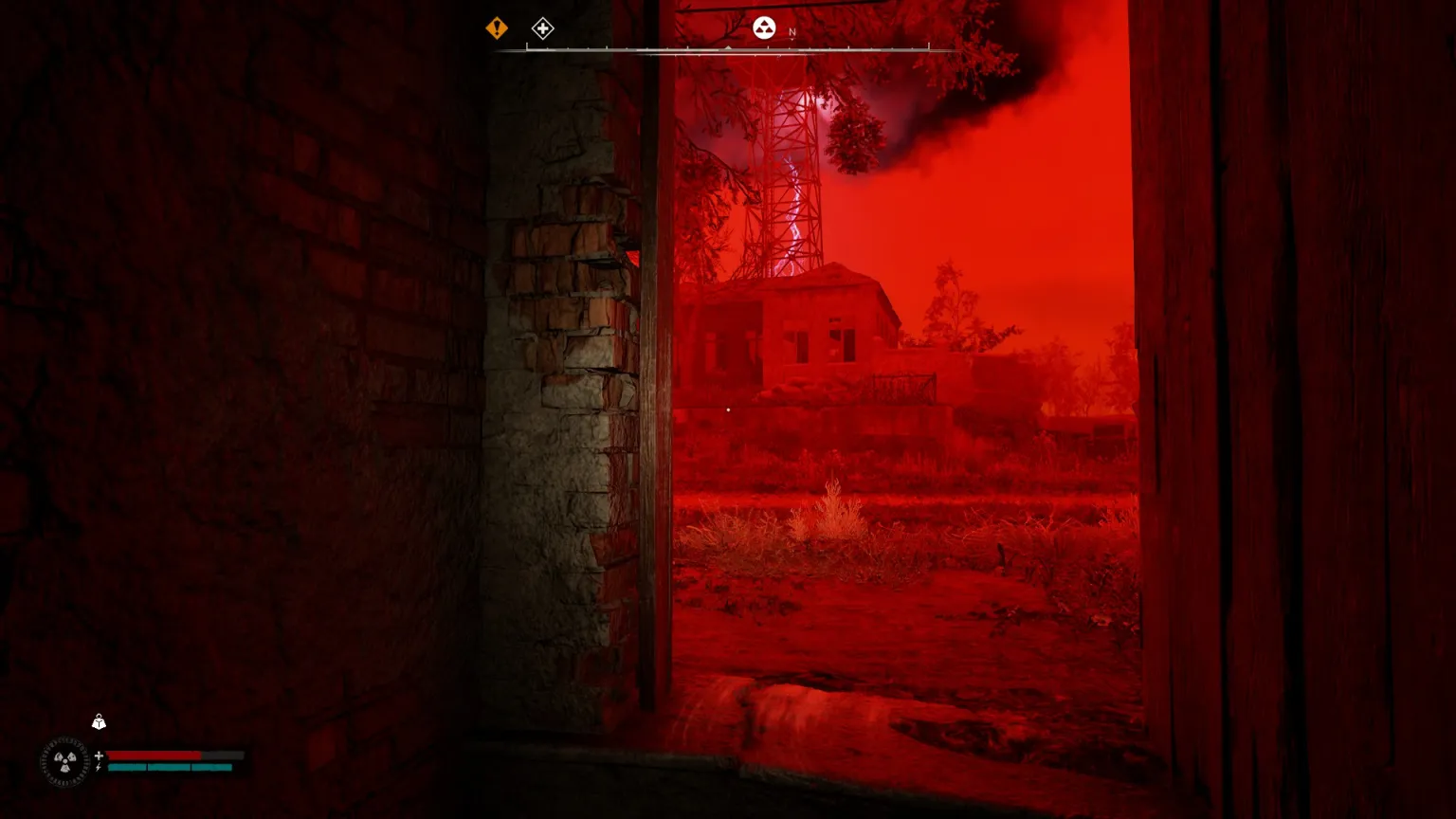Click the center aiming dot
1456x819 pixels.
coord(727,409)
